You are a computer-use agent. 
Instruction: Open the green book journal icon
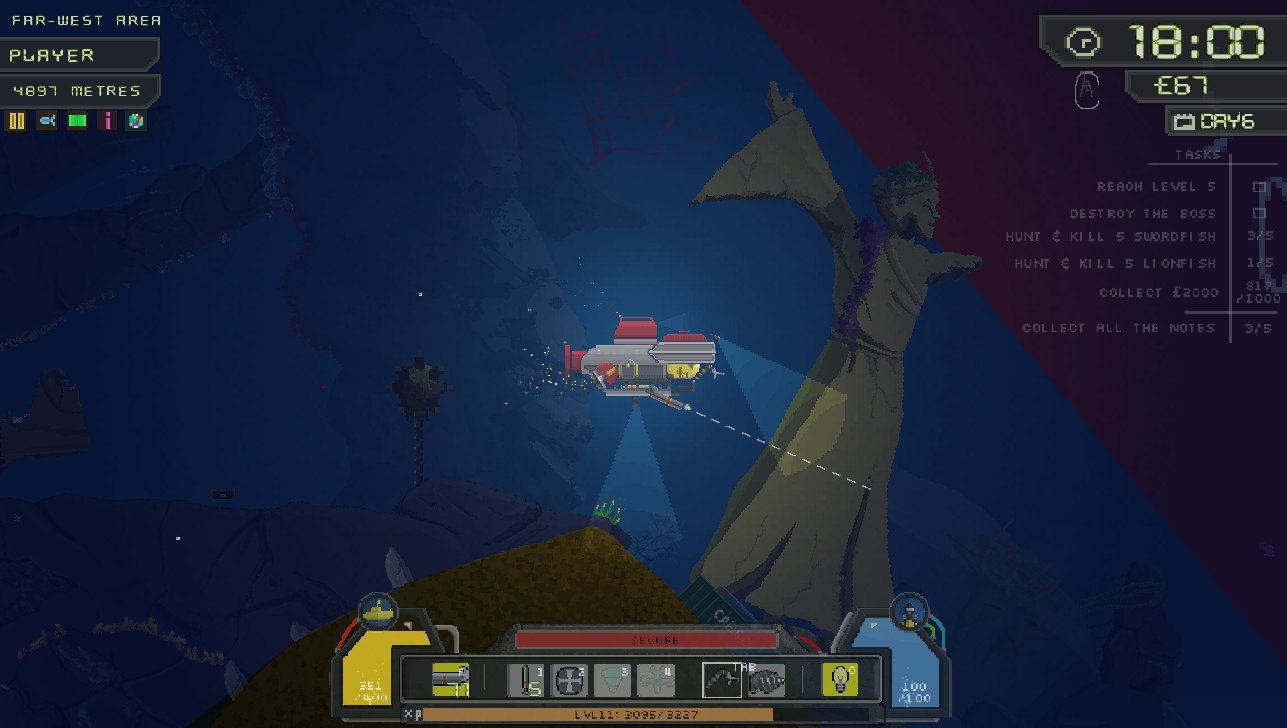[x=77, y=121]
